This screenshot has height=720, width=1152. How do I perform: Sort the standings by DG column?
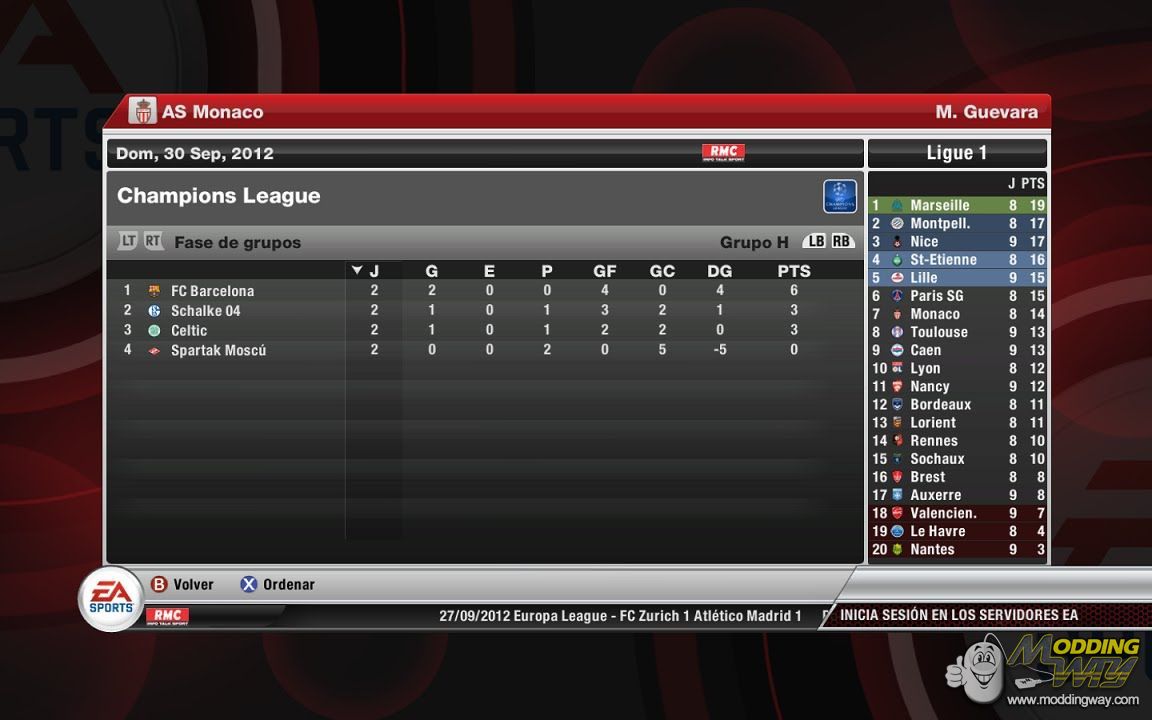point(719,271)
